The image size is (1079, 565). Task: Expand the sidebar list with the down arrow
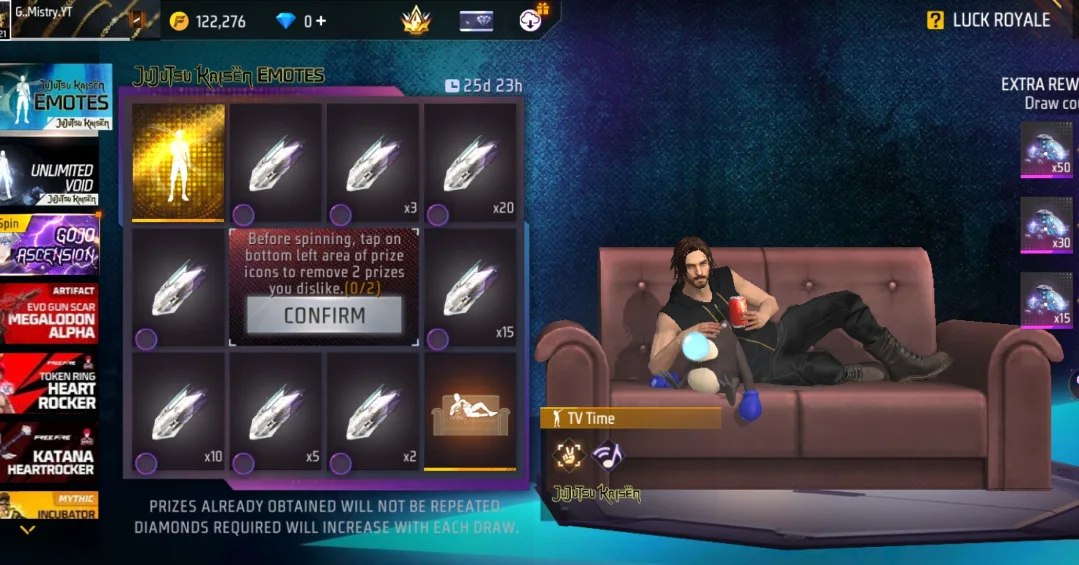click(27, 530)
